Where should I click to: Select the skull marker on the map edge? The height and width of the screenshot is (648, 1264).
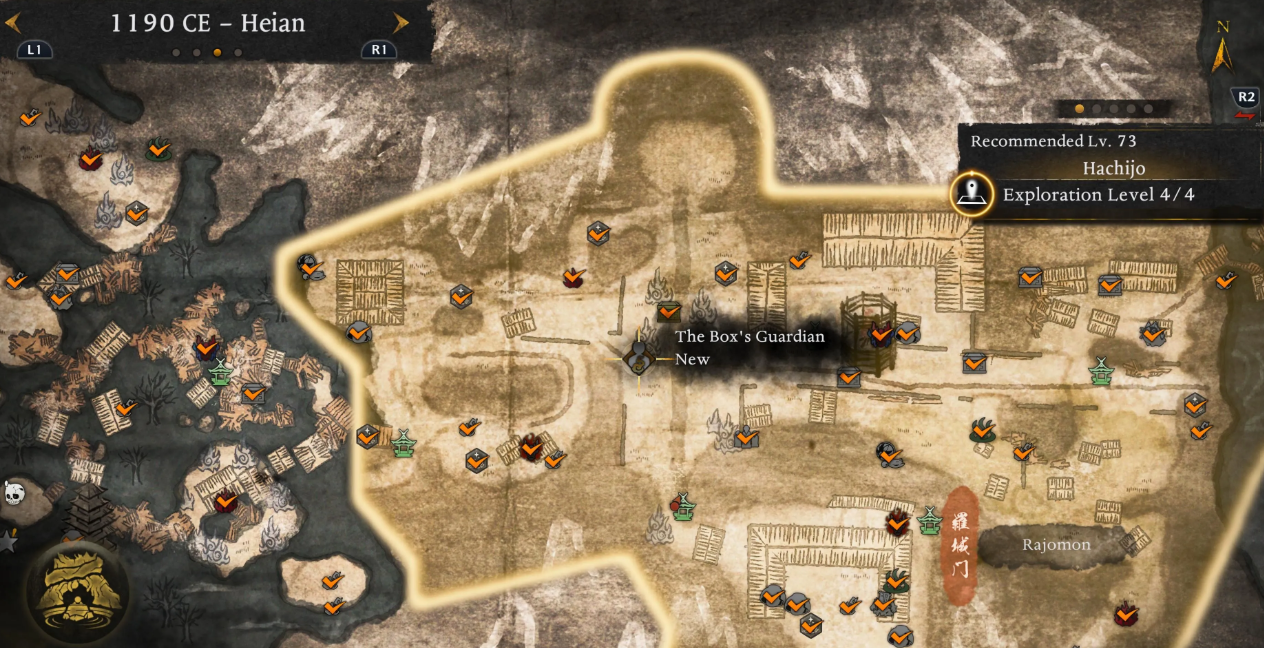pyautogui.click(x=14, y=491)
